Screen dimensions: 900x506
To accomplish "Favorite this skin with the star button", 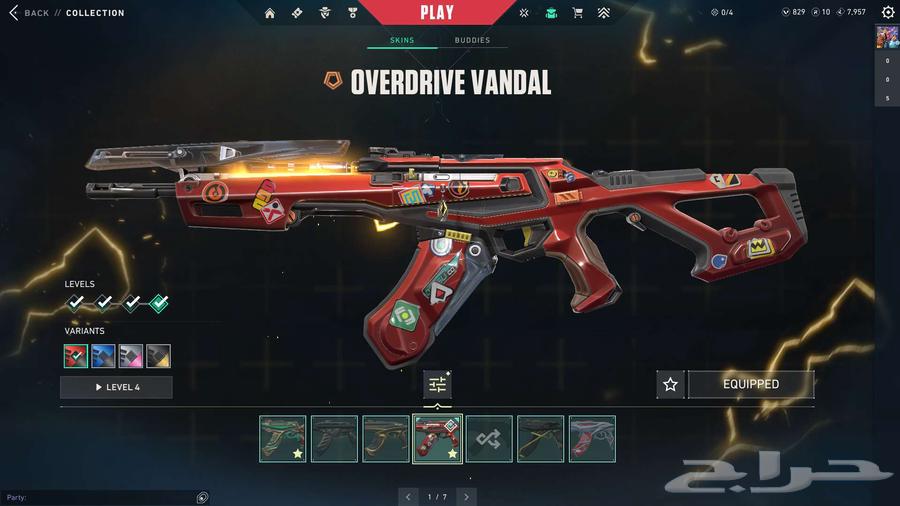I will tap(671, 384).
